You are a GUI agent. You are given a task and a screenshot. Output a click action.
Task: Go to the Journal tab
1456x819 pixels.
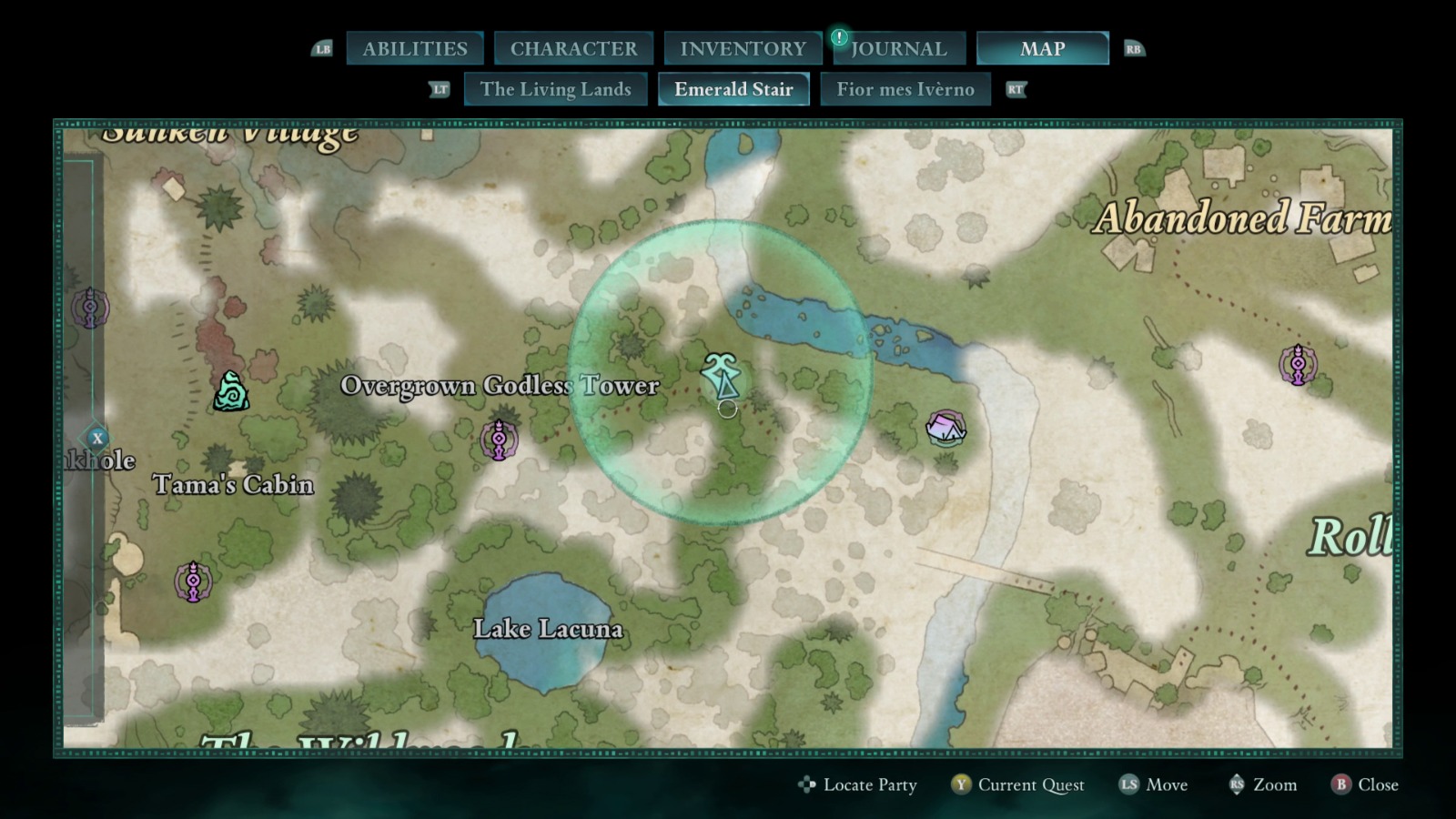(x=898, y=49)
